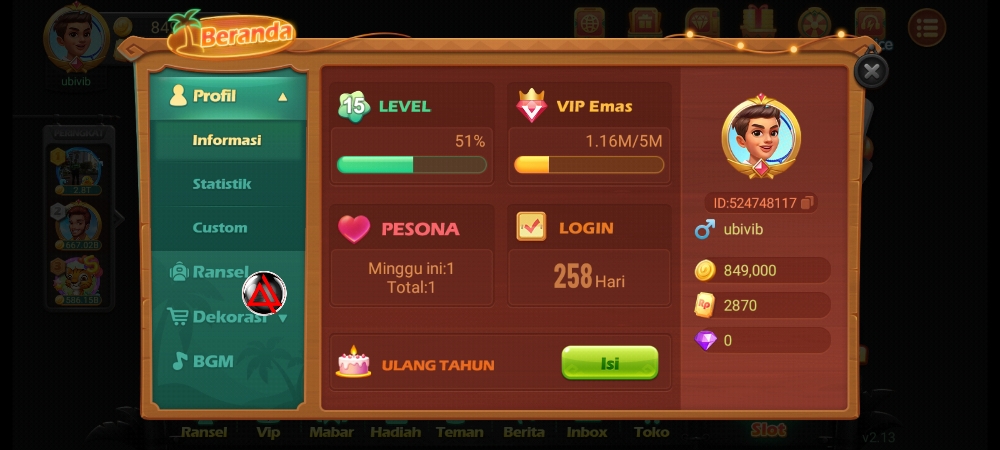Open the LOGIN days panel
Viewport: 1000px width, 450px height.
click(x=589, y=255)
